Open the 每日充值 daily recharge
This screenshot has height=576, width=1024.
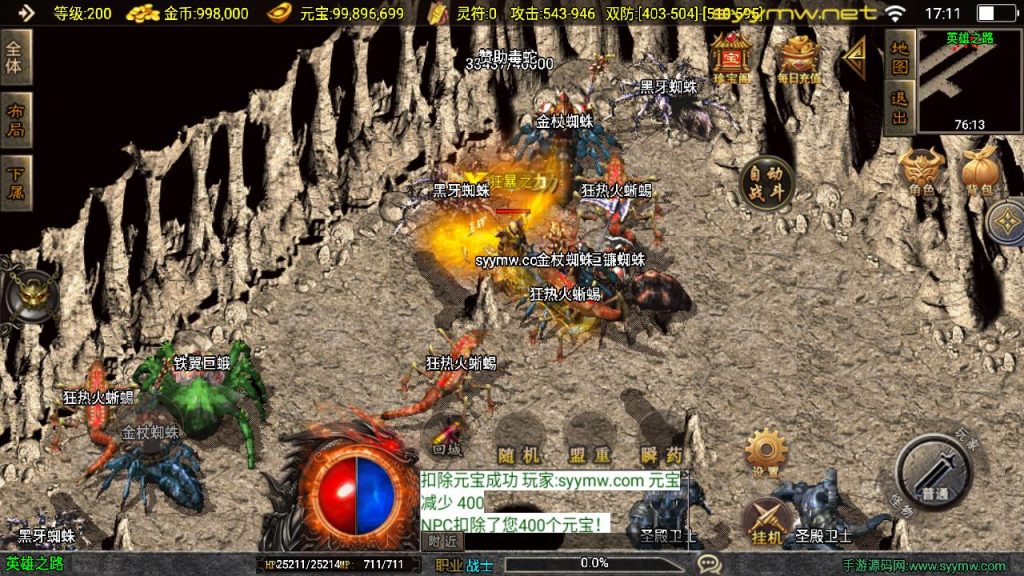pyautogui.click(x=799, y=58)
